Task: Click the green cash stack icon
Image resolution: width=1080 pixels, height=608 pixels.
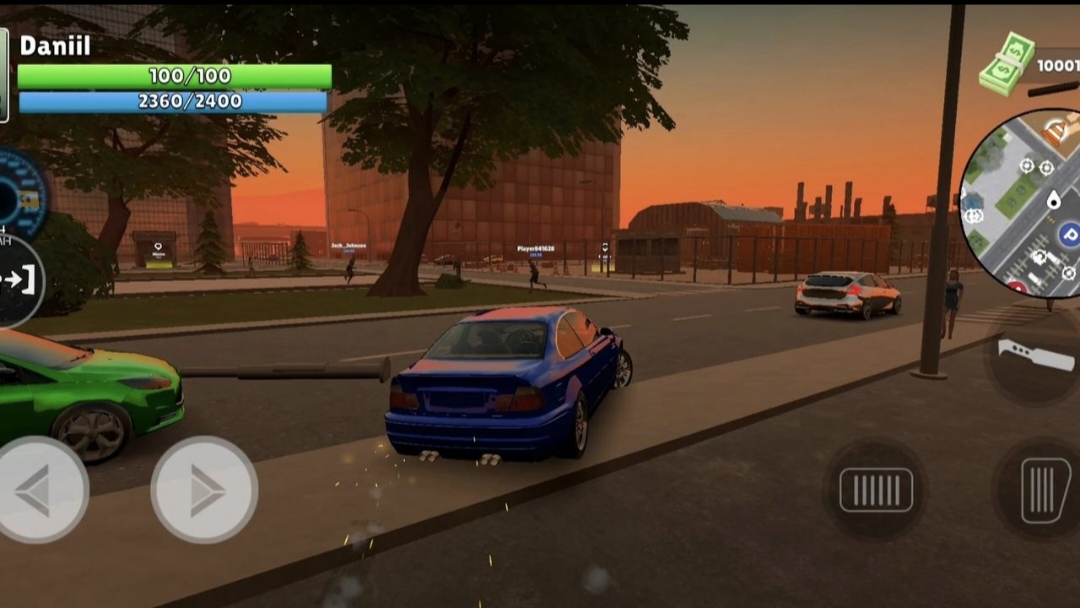Action: click(1006, 64)
